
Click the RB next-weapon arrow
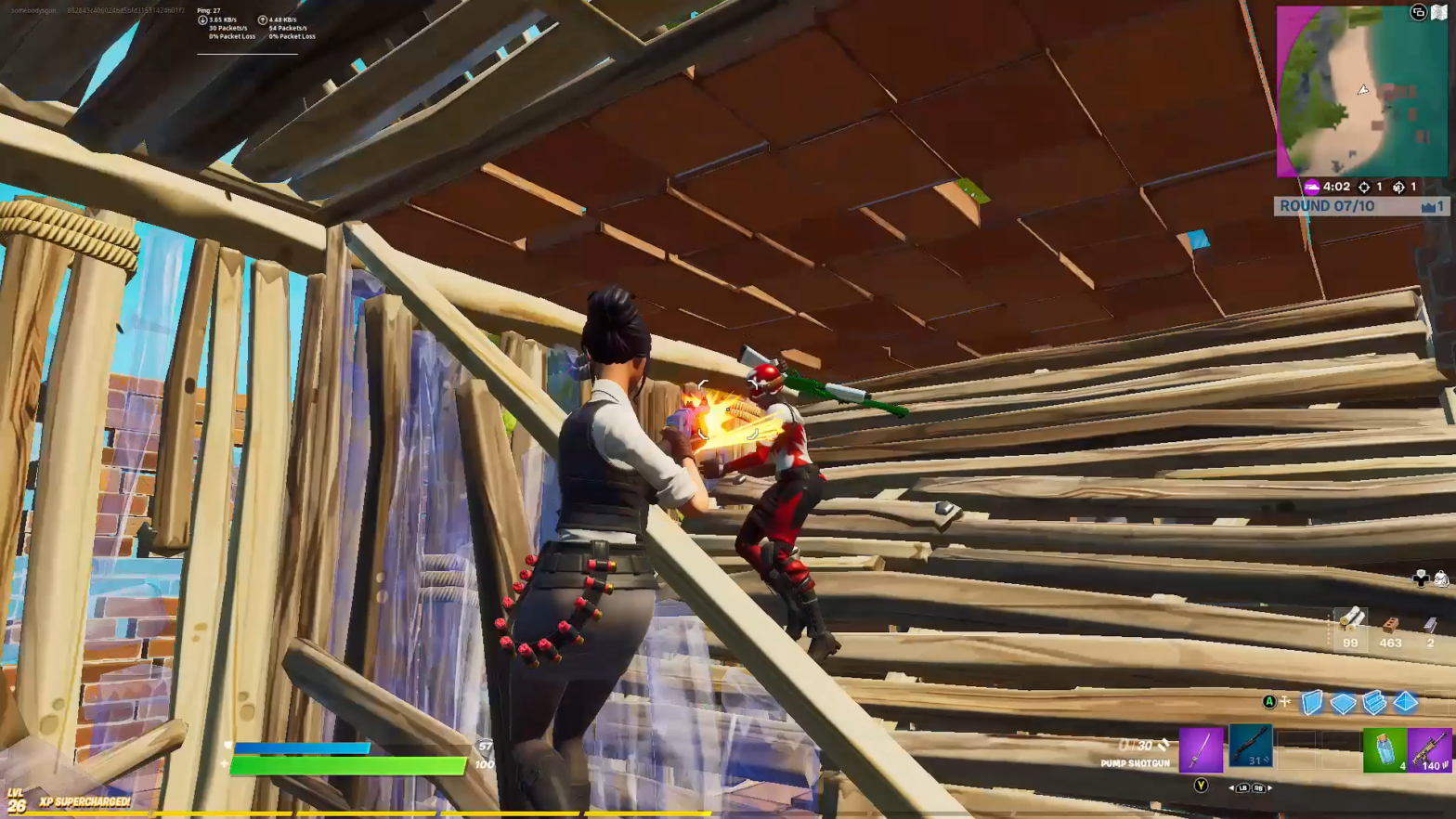coord(1258,787)
